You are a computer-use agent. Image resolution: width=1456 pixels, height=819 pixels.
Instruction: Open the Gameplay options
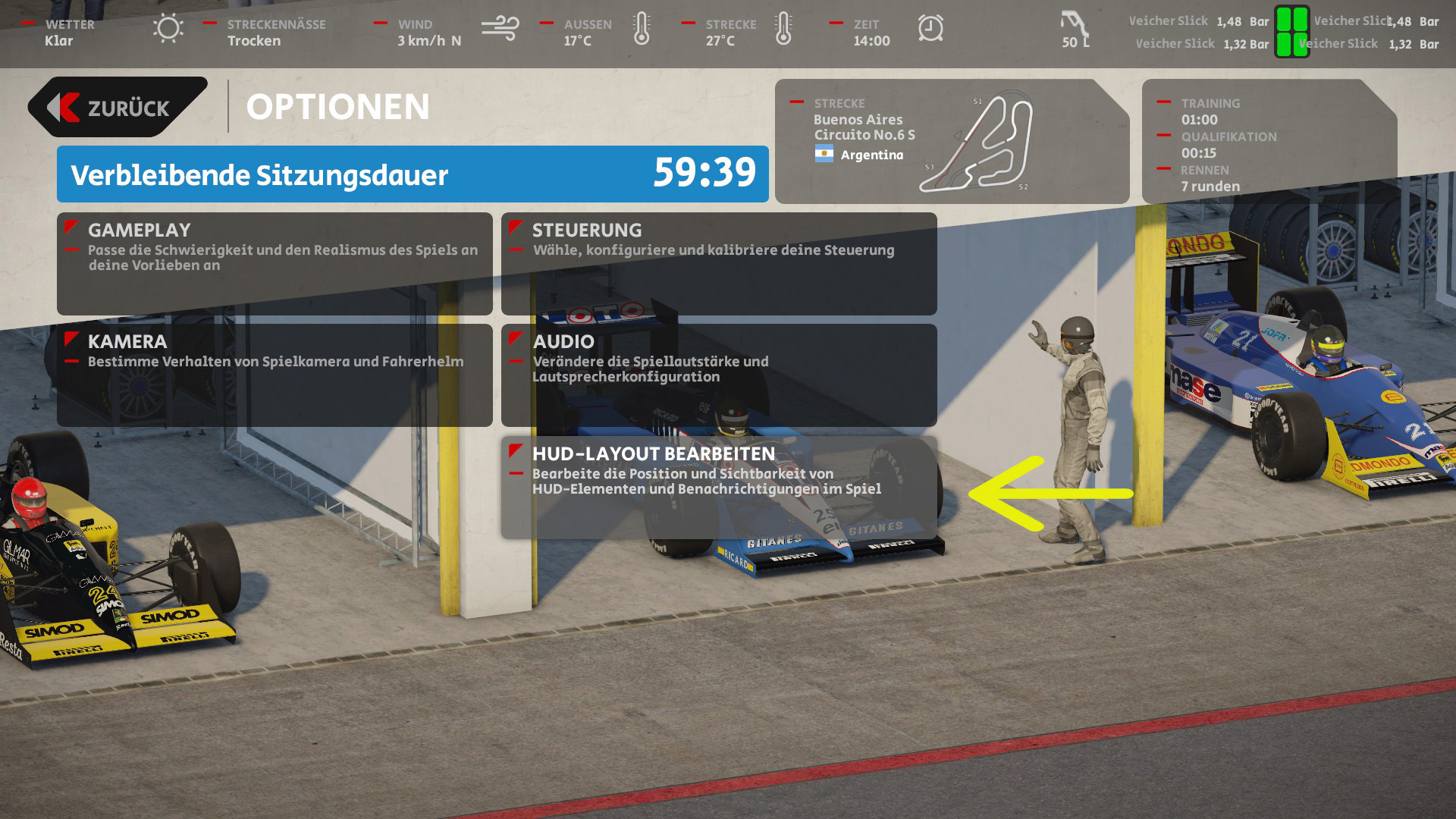pos(275,263)
